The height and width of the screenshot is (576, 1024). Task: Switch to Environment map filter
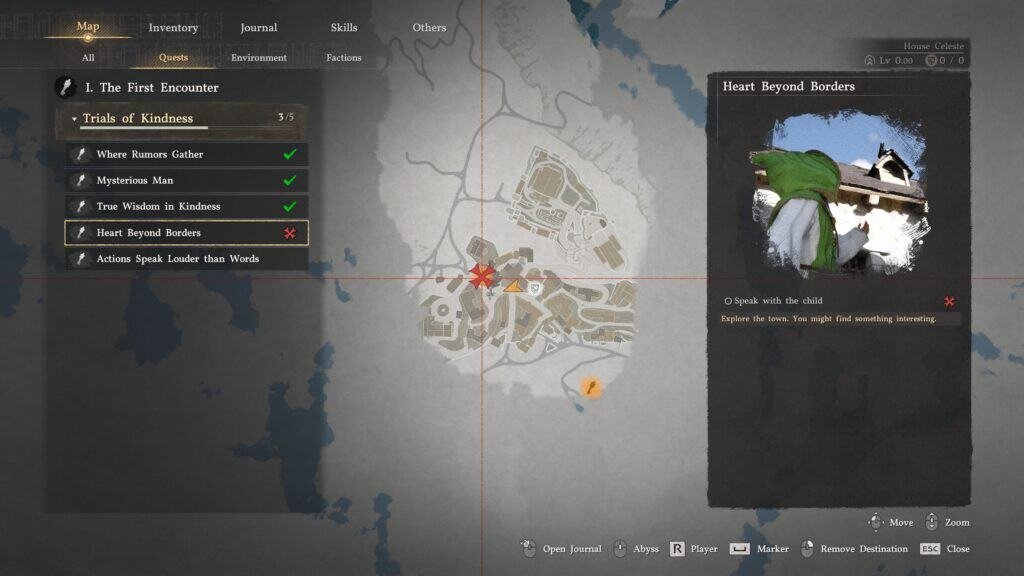(259, 58)
